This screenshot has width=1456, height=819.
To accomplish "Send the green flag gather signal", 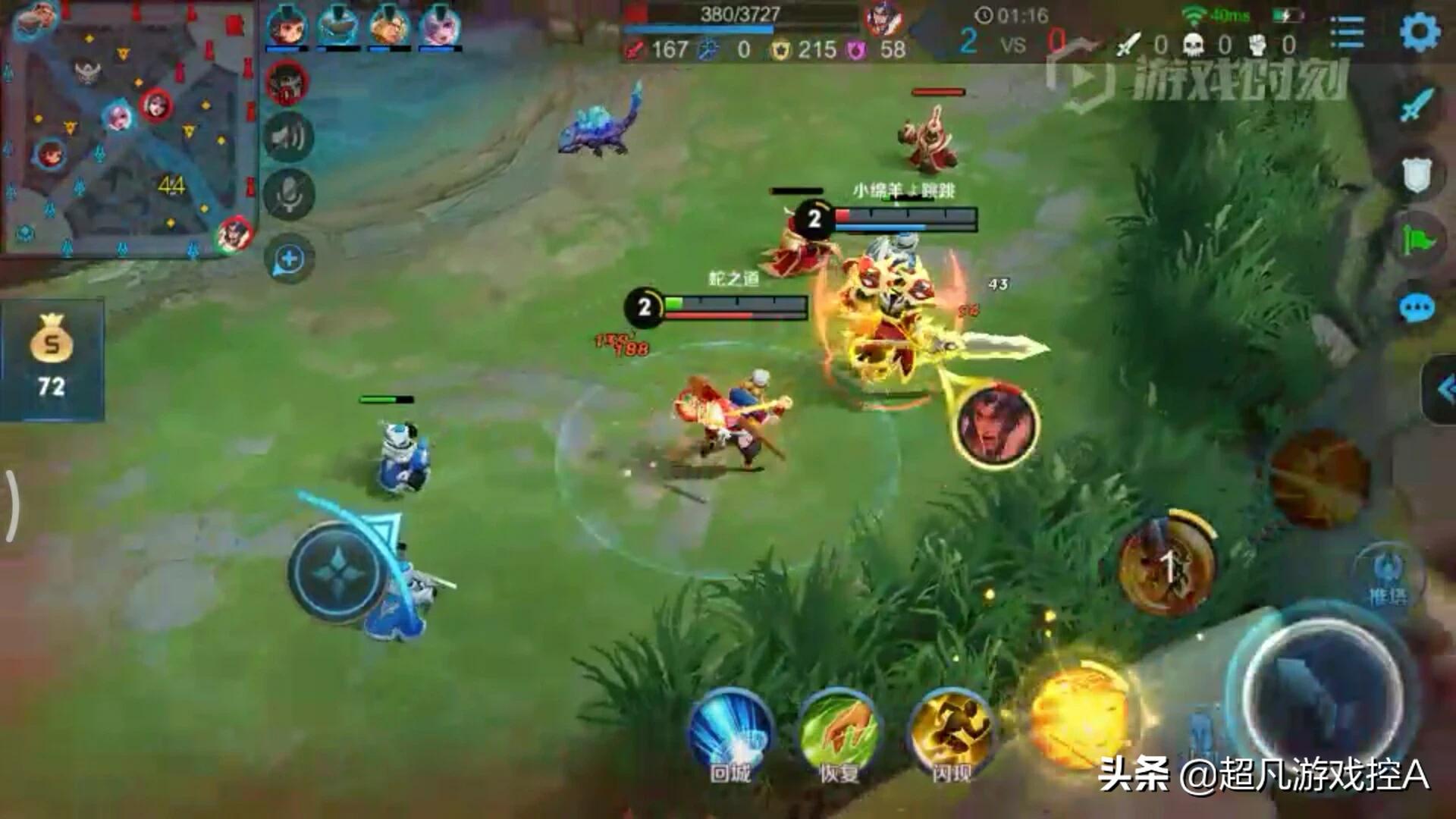I will (x=1416, y=241).
